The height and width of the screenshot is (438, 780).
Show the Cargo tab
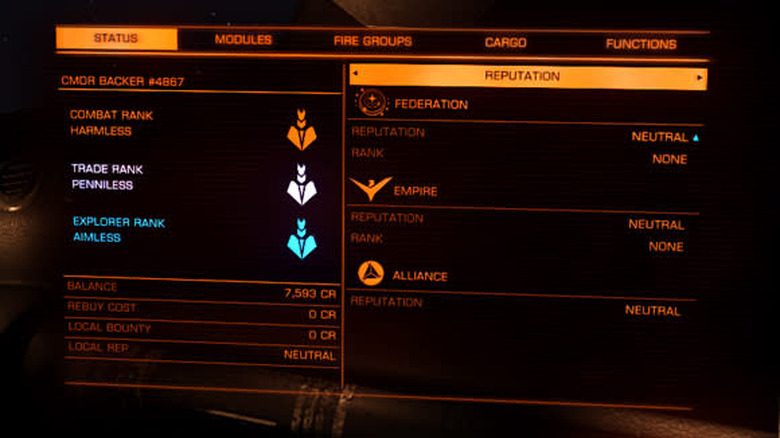(x=506, y=43)
